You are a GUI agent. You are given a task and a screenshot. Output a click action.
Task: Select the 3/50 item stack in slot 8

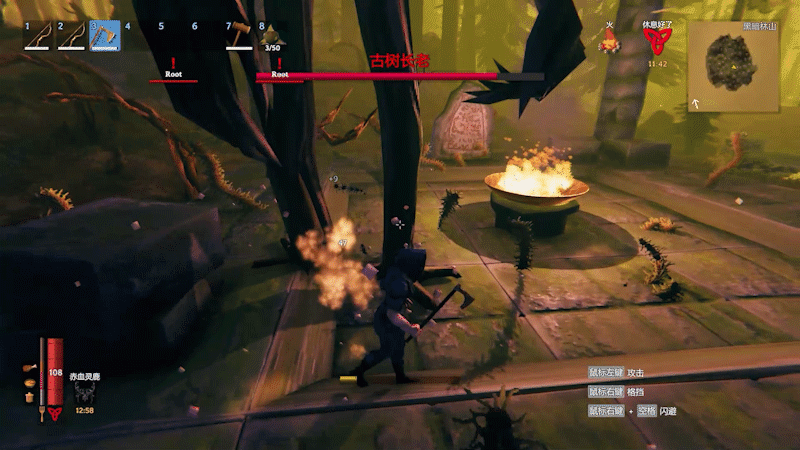(x=272, y=38)
